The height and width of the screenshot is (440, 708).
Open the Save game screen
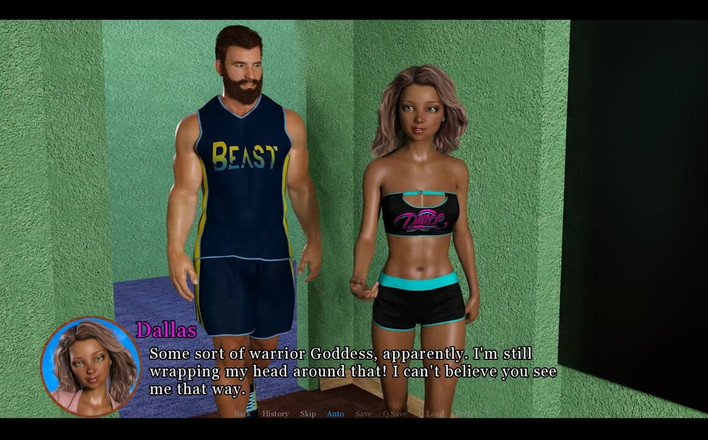click(364, 413)
